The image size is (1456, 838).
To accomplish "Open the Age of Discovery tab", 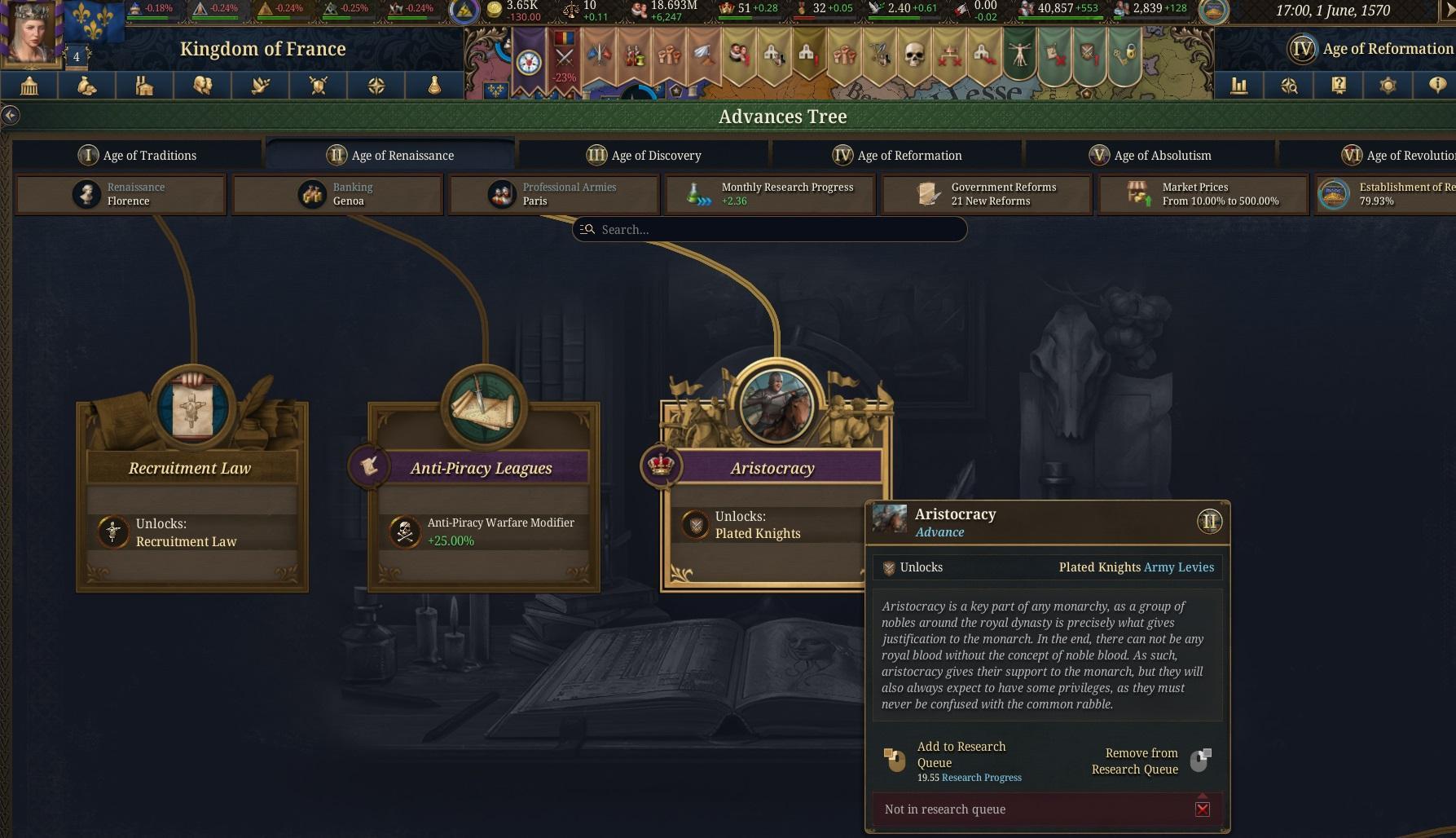I will [x=644, y=155].
